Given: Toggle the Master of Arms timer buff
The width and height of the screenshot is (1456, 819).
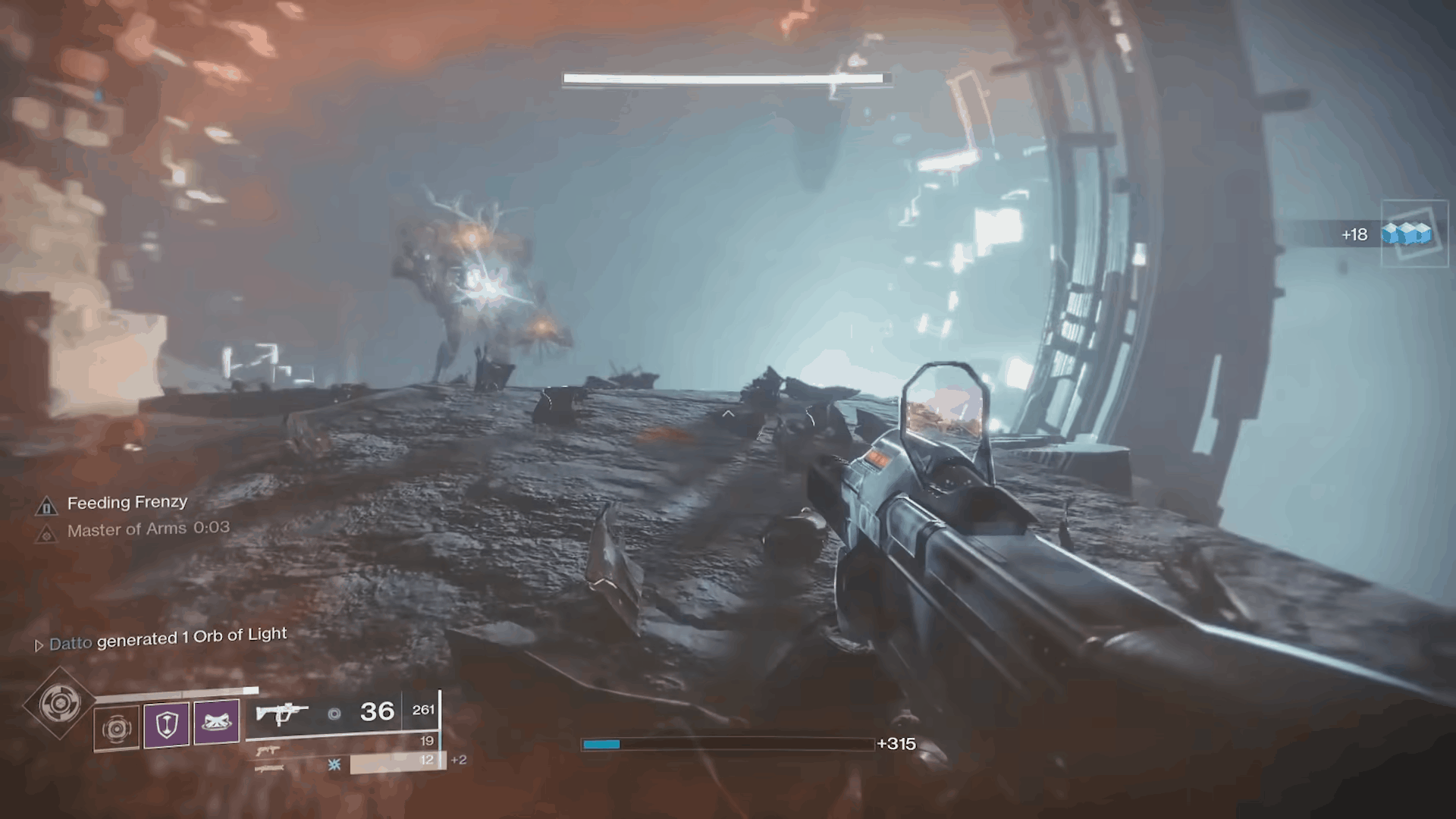Looking at the screenshot, I should coord(149,529).
